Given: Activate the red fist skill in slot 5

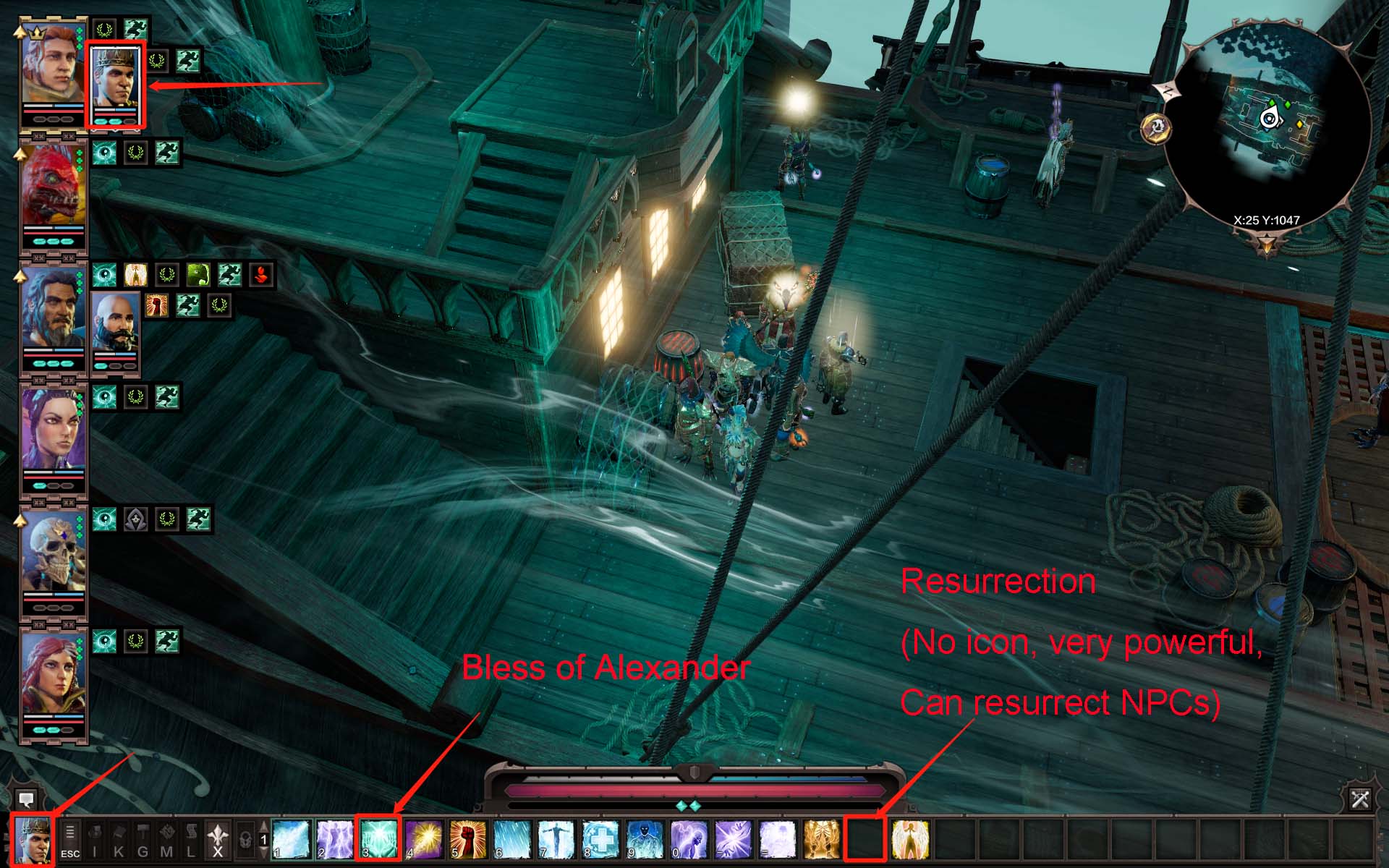Looking at the screenshot, I should pos(467,839).
